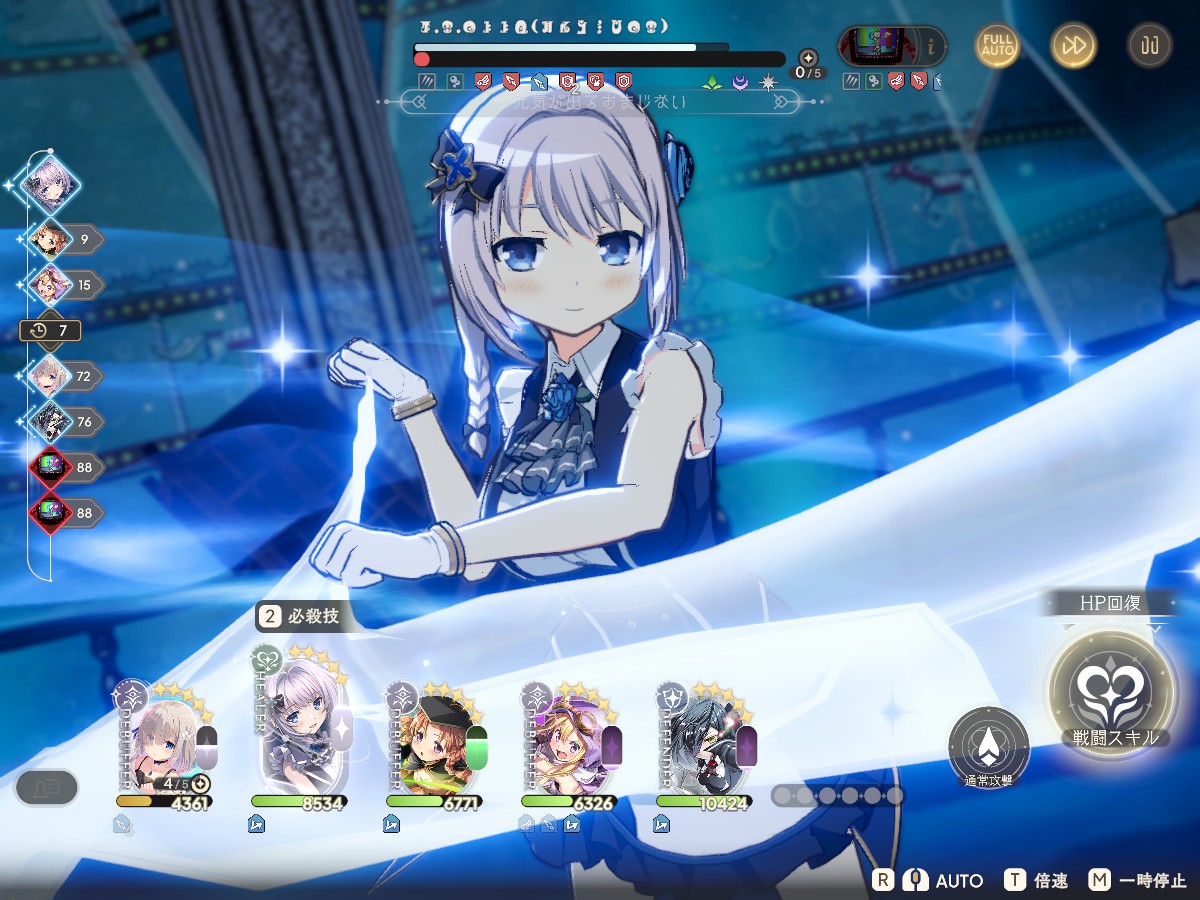This screenshot has width=1200, height=900.
Task: Select the turn-order portrait numbered 15
Action: tap(50, 285)
